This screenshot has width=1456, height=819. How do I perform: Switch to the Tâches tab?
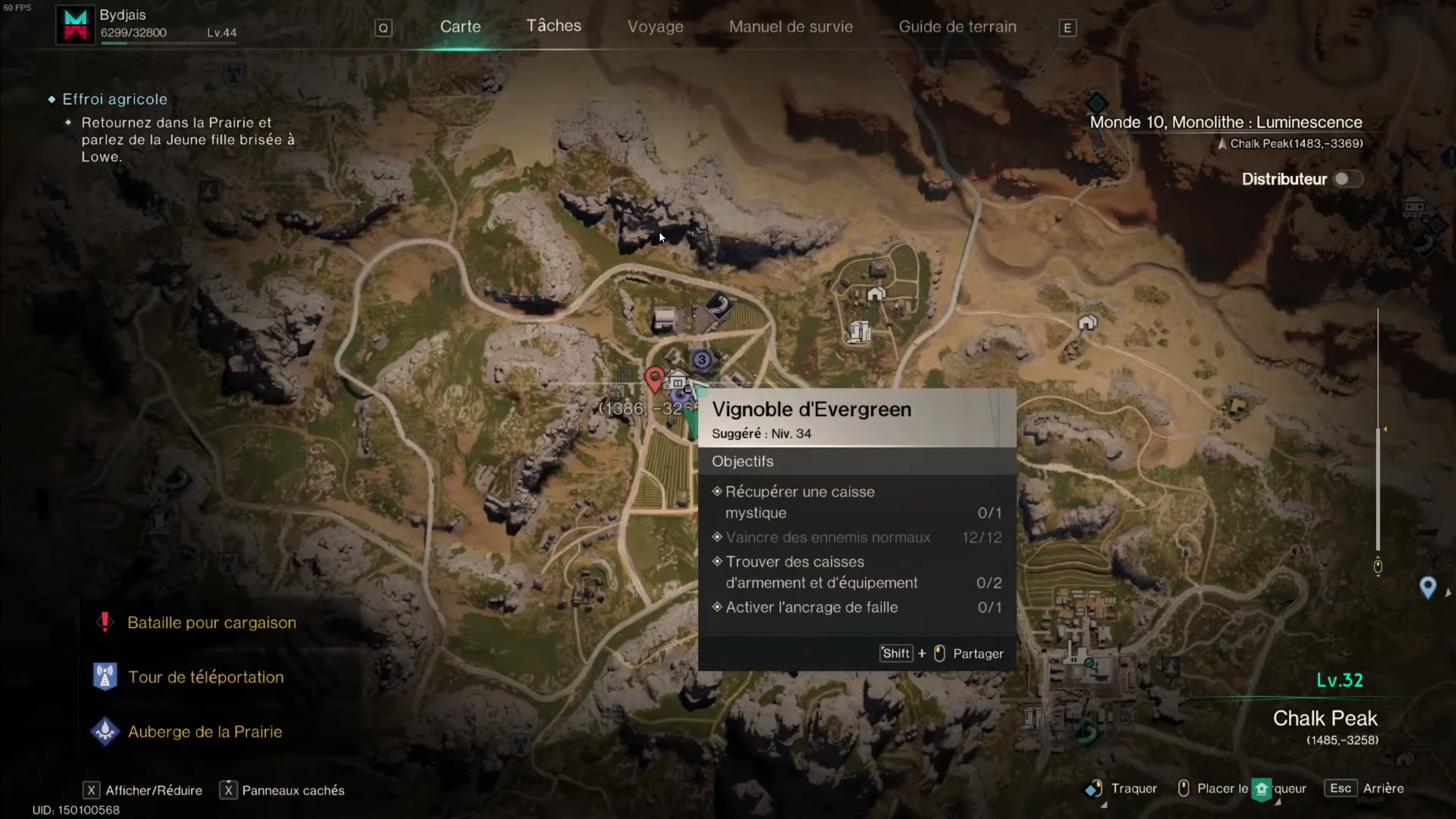tap(553, 26)
